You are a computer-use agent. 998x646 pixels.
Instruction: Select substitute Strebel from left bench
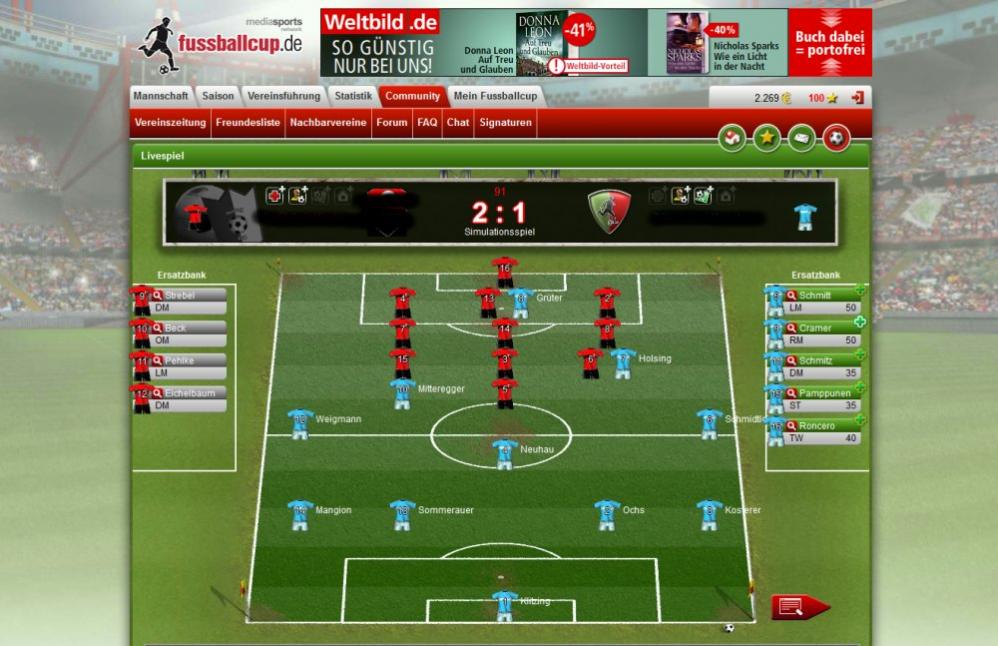pos(180,296)
